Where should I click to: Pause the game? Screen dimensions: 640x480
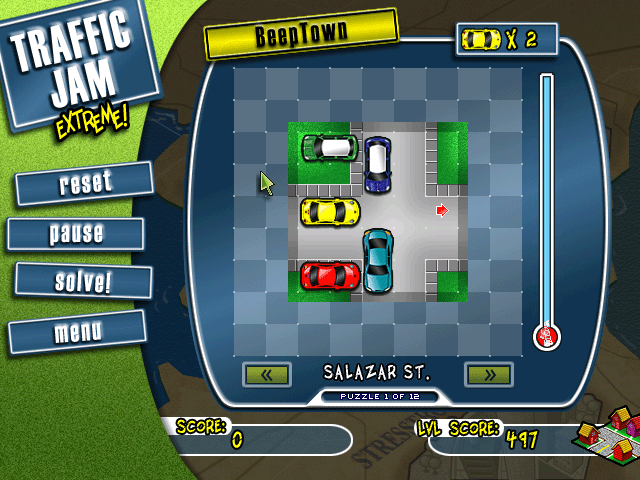77,234
